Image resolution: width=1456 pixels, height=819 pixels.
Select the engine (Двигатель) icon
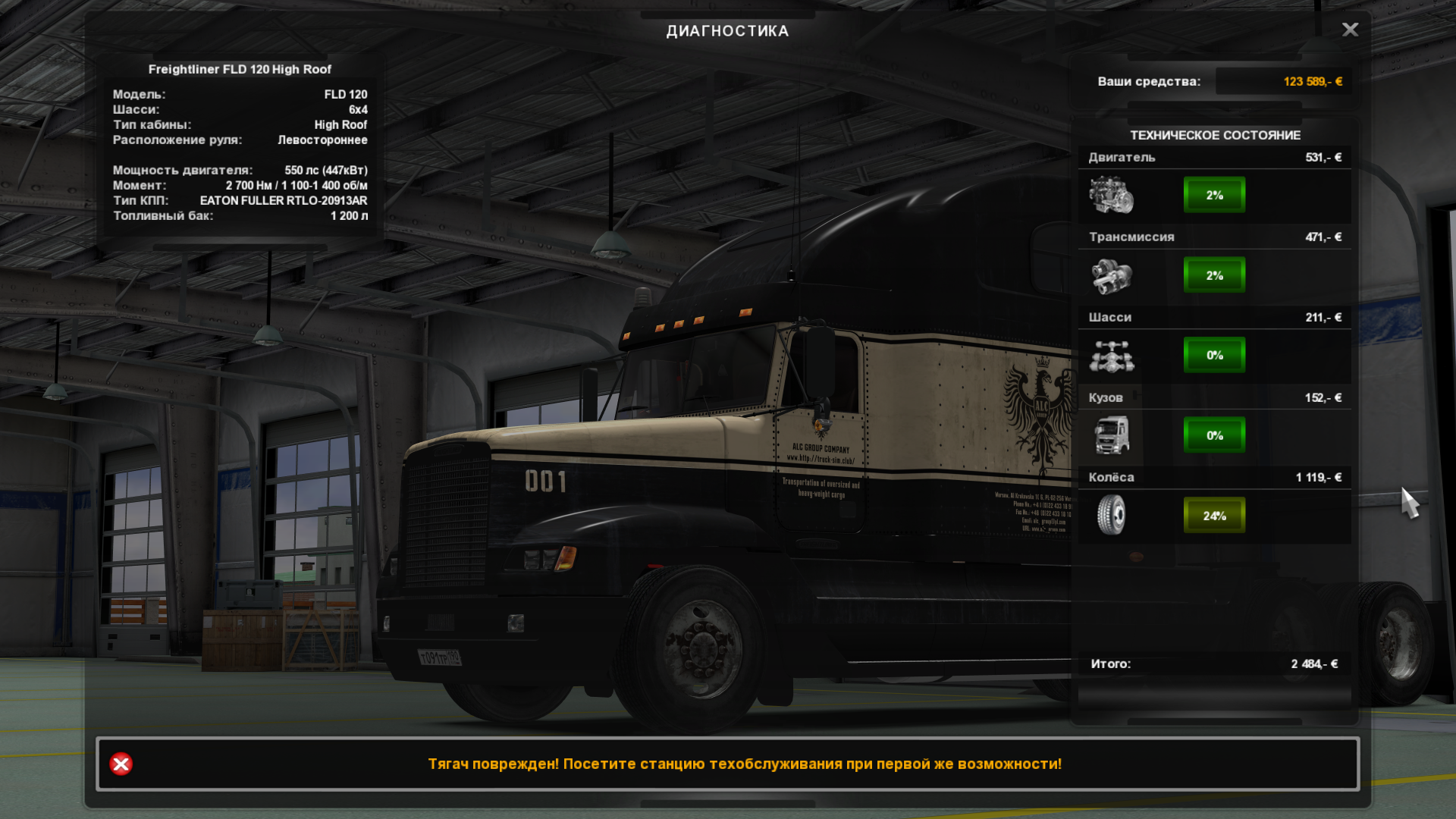[1111, 195]
